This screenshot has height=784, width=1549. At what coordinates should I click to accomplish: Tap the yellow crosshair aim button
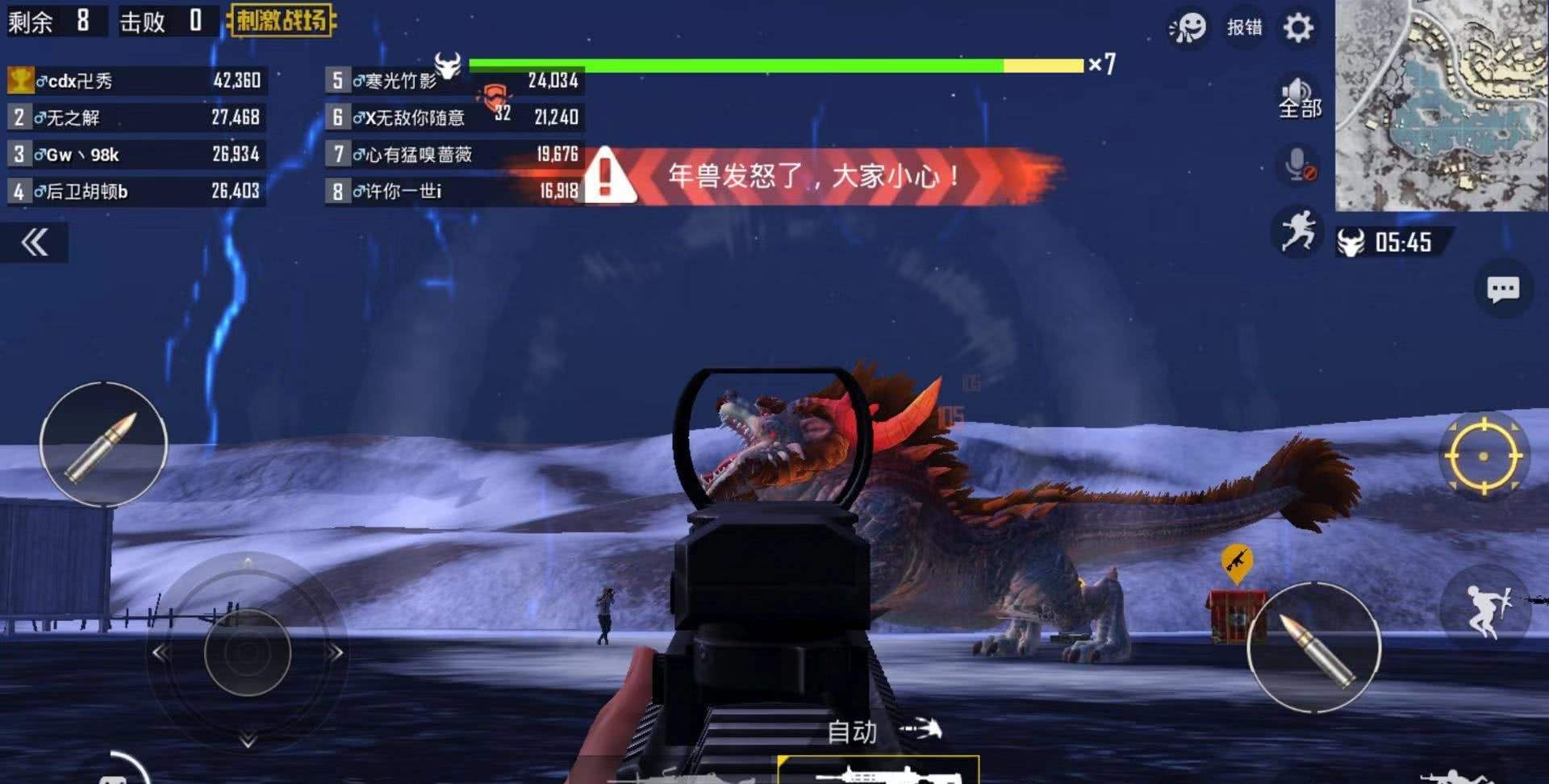(1482, 457)
